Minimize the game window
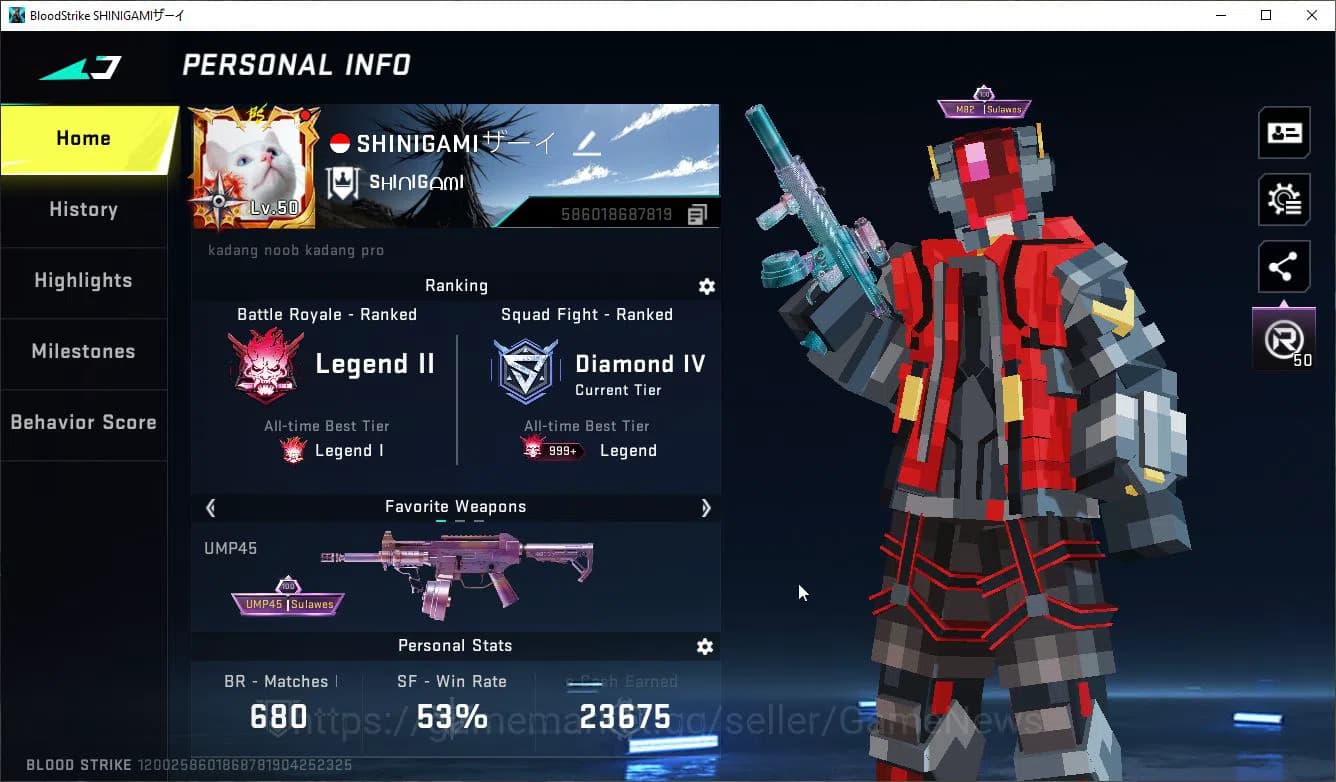Screen dimensions: 1336x782 click(x=1221, y=15)
